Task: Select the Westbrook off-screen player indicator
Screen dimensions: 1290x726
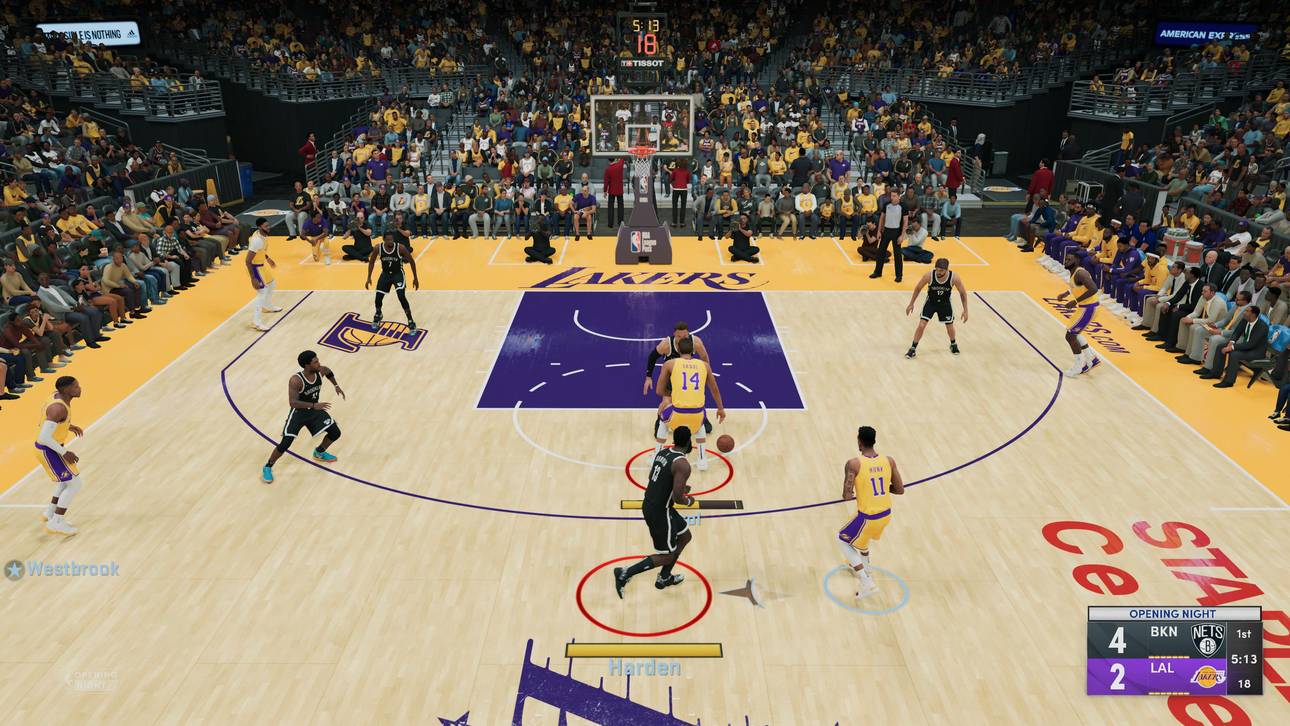Action: pyautogui.click(x=62, y=569)
